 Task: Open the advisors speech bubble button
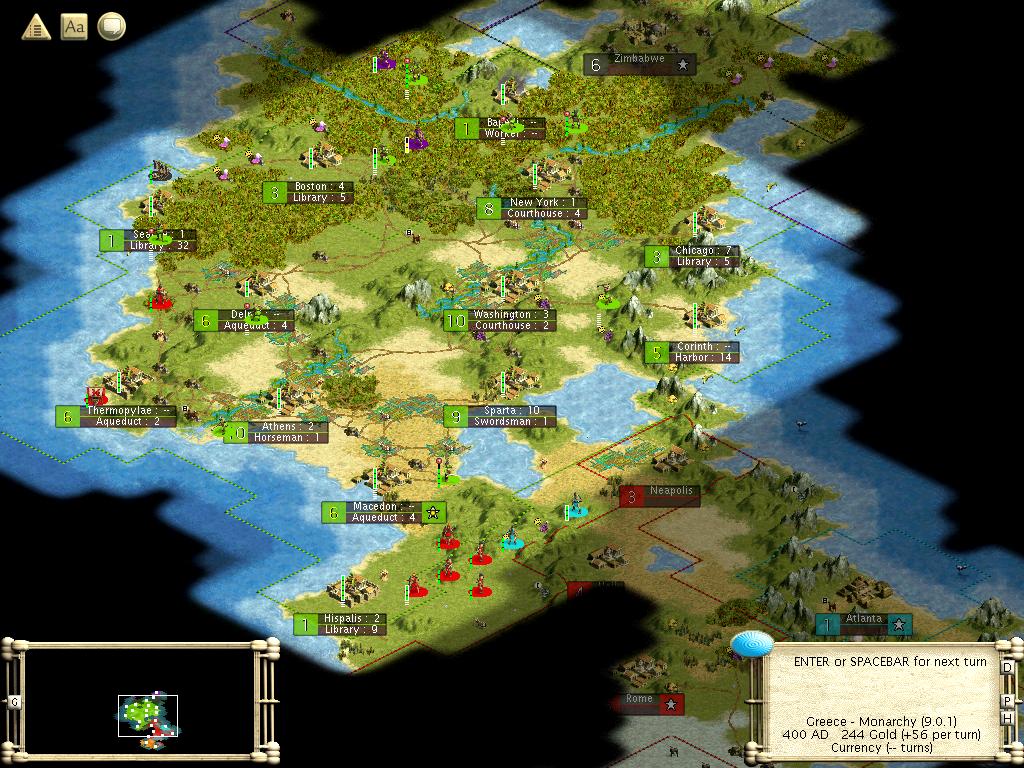coord(111,27)
